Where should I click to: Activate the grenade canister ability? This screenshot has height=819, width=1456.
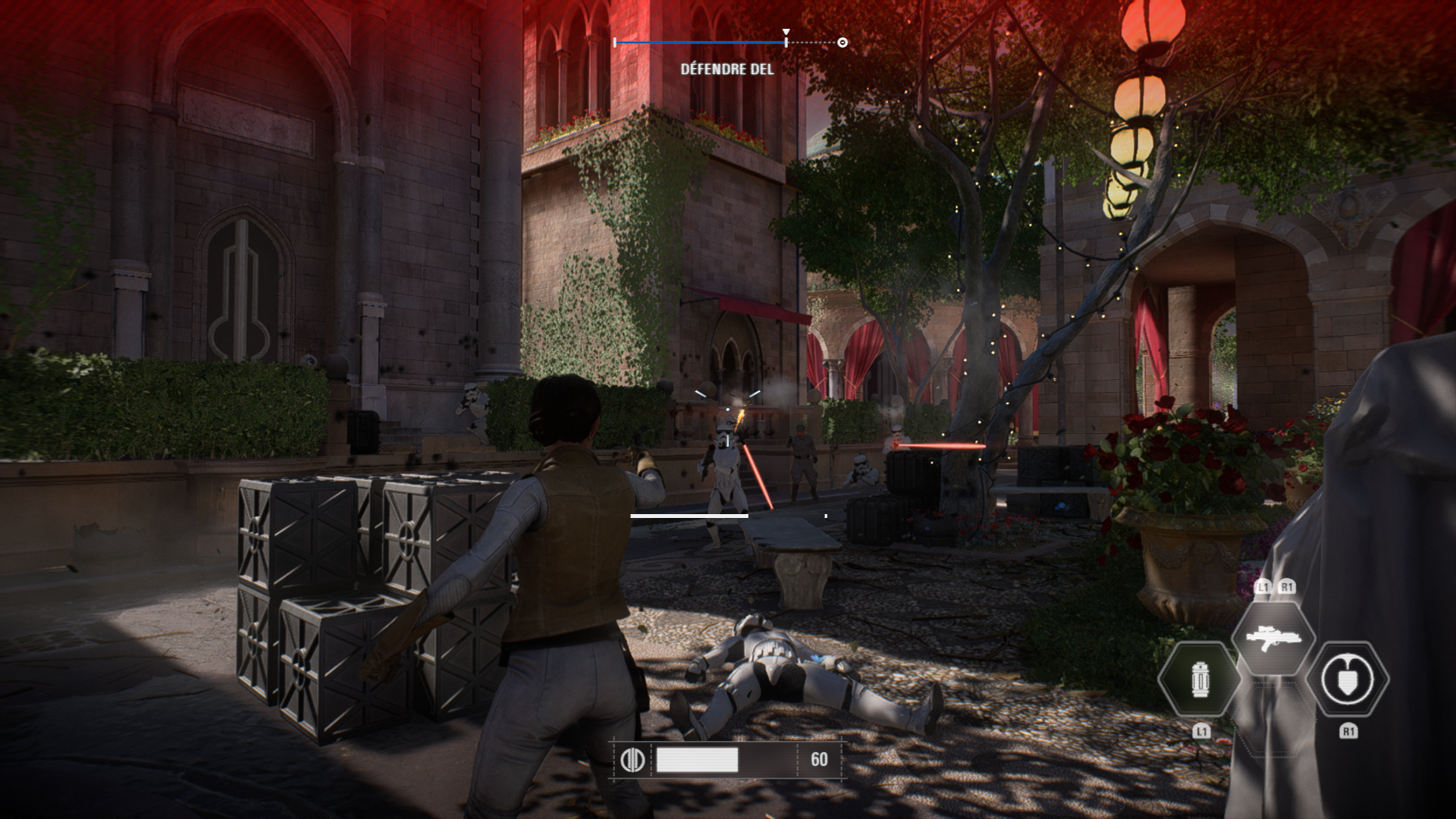point(1200,679)
